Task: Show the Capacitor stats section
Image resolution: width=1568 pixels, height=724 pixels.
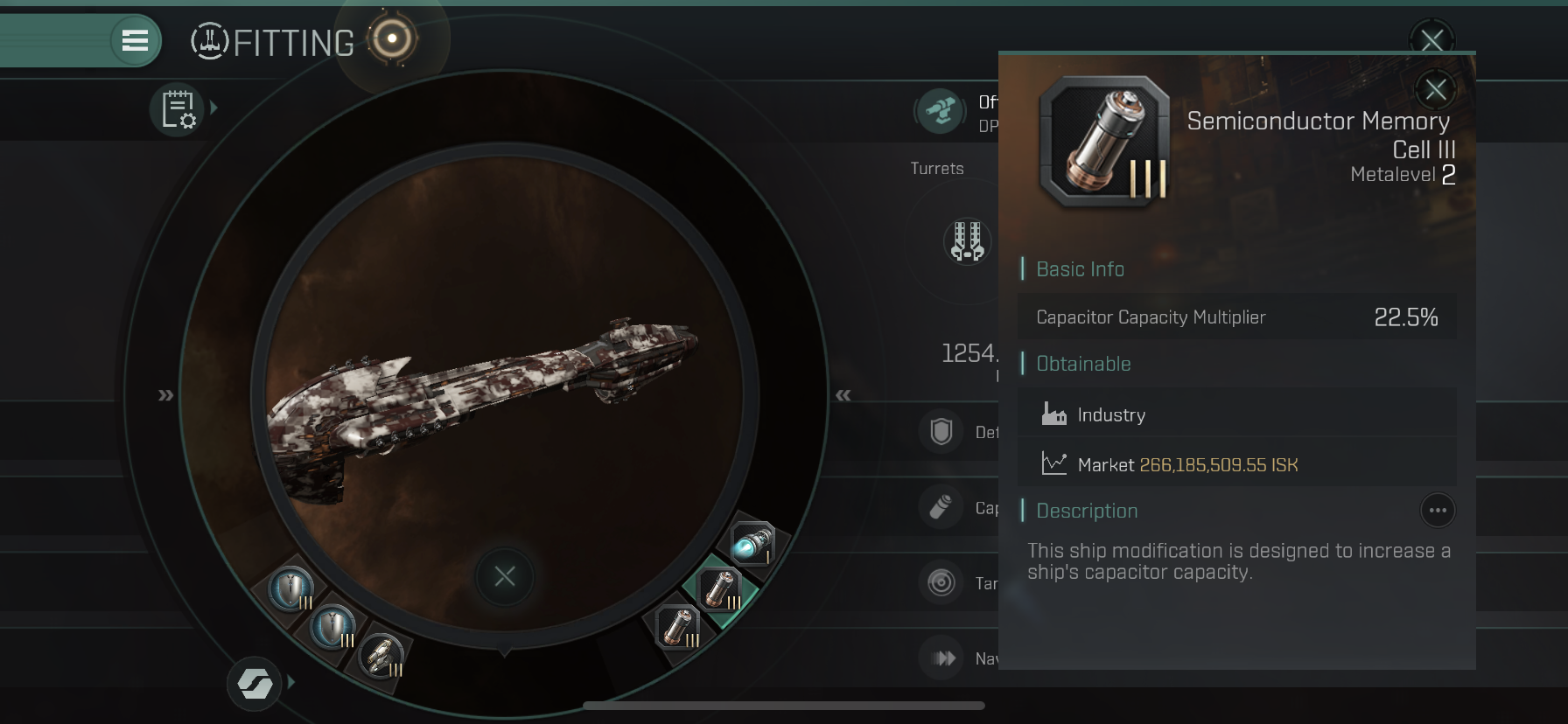Action: [941, 507]
